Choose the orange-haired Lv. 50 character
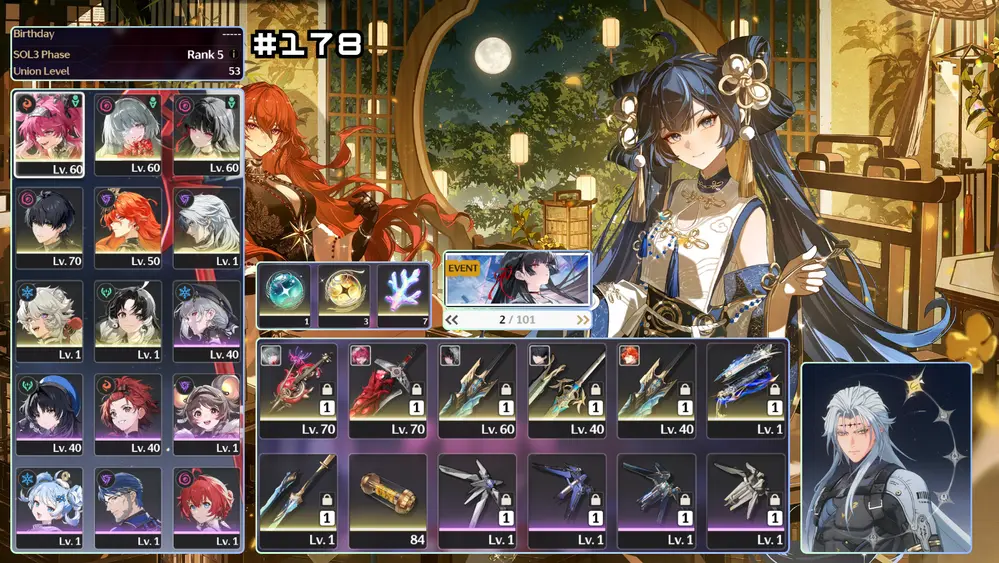Screen dimensions: 999x563 [128, 228]
